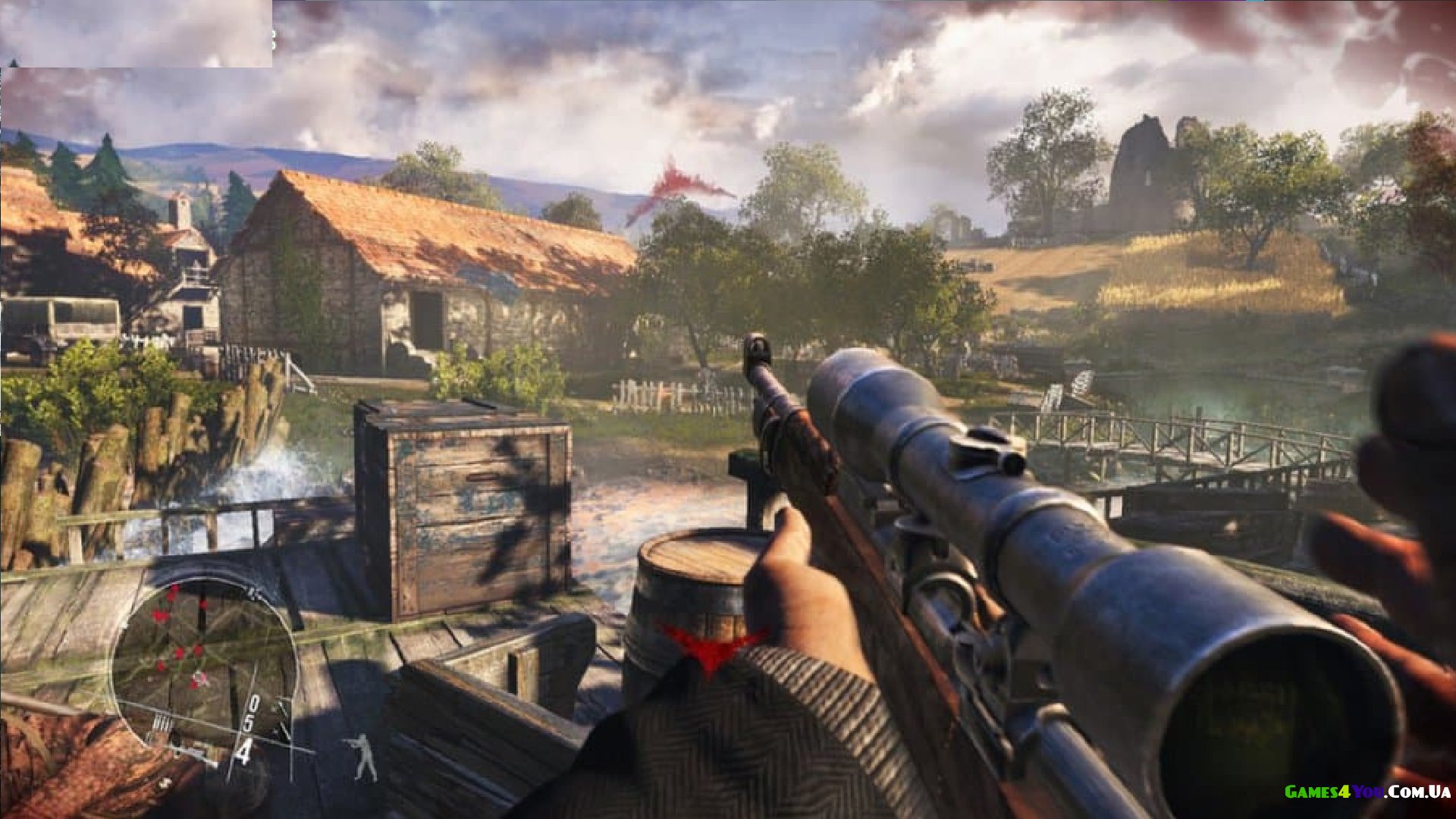1456x819 pixels.
Task: Click the rifle weapon icon below the radar
Action: [184, 752]
